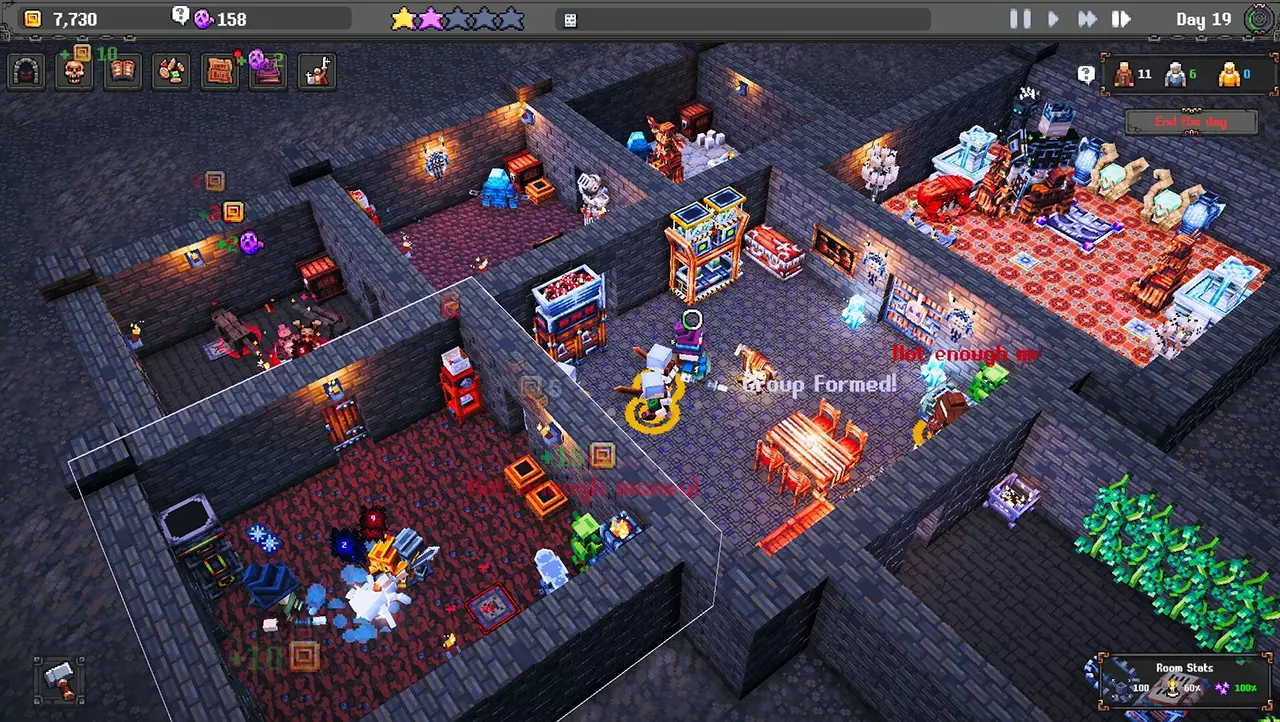Select the brown villager counter showing 11

coord(1135,74)
